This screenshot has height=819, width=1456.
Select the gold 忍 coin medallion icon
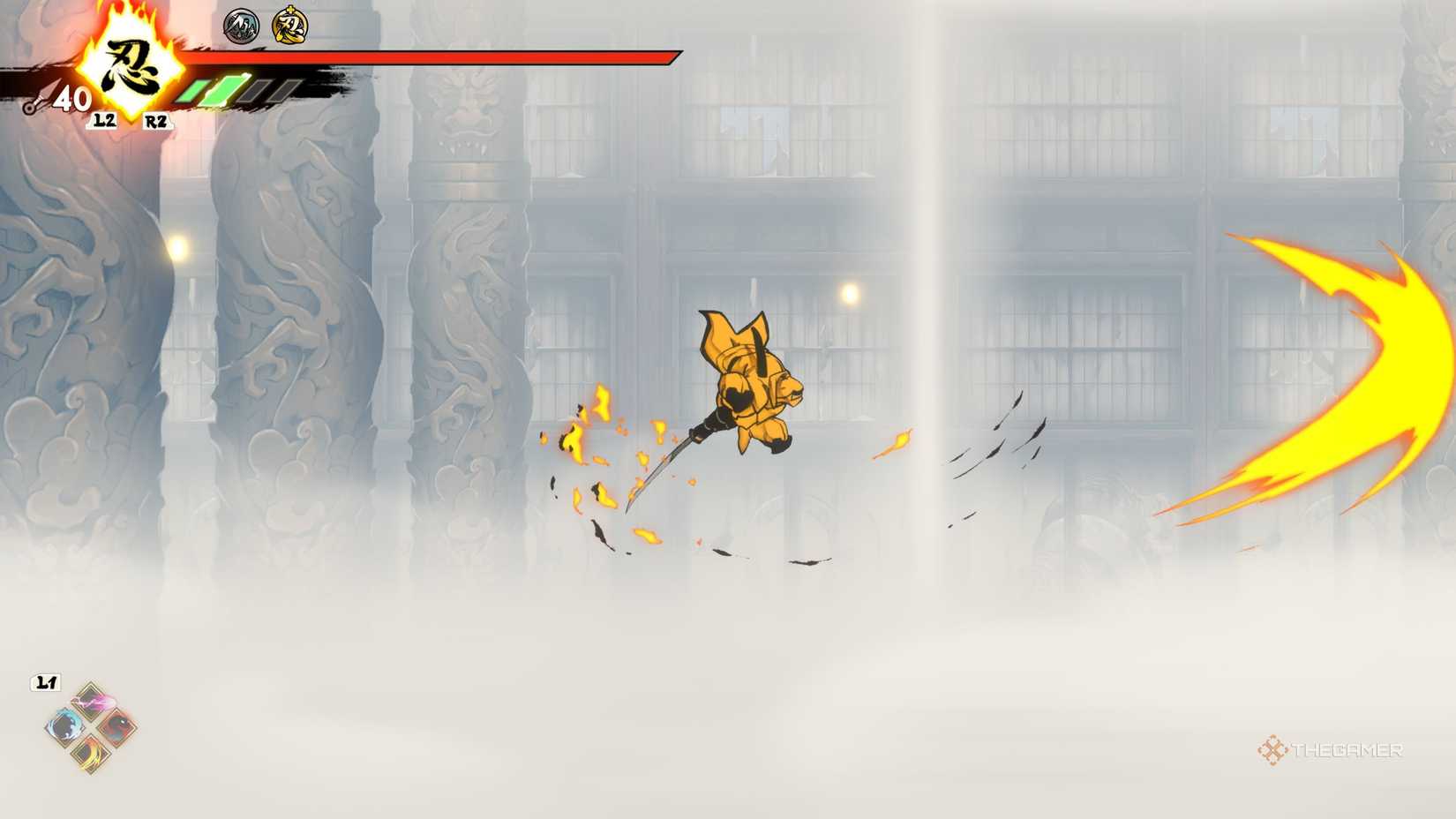pos(289,25)
